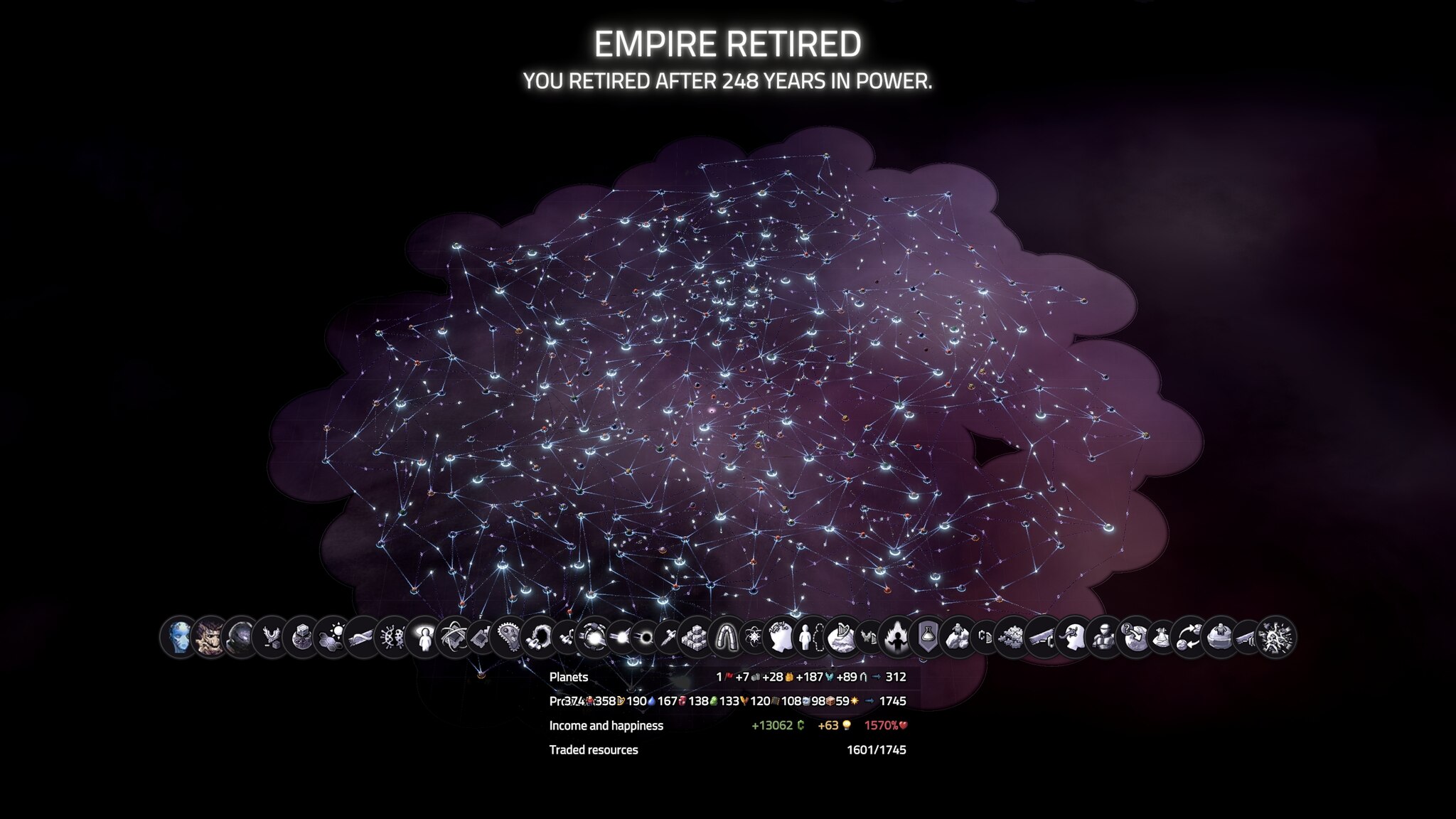The height and width of the screenshot is (819, 1456).
Task: Select the brown bark-skinned alien portrait
Action: pos(211,636)
